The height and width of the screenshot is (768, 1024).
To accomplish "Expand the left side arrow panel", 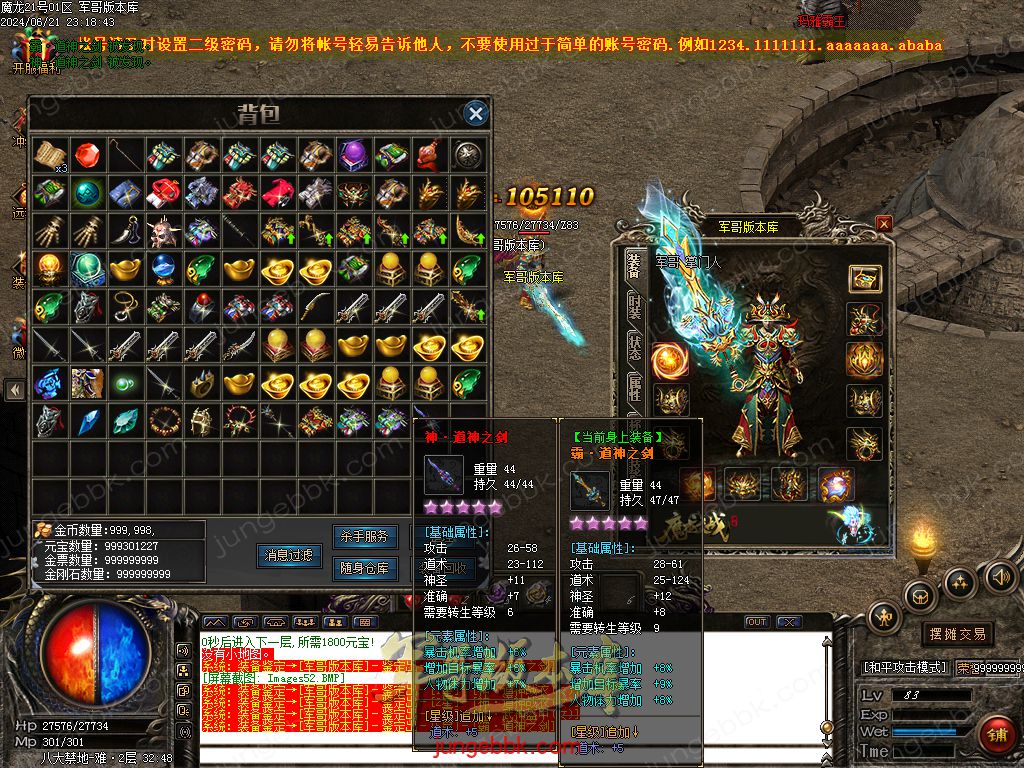I will (x=14, y=389).
